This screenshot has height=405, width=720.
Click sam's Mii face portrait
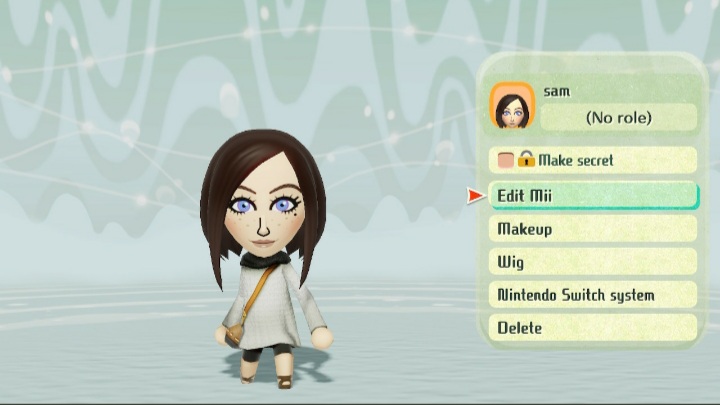[x=512, y=107]
